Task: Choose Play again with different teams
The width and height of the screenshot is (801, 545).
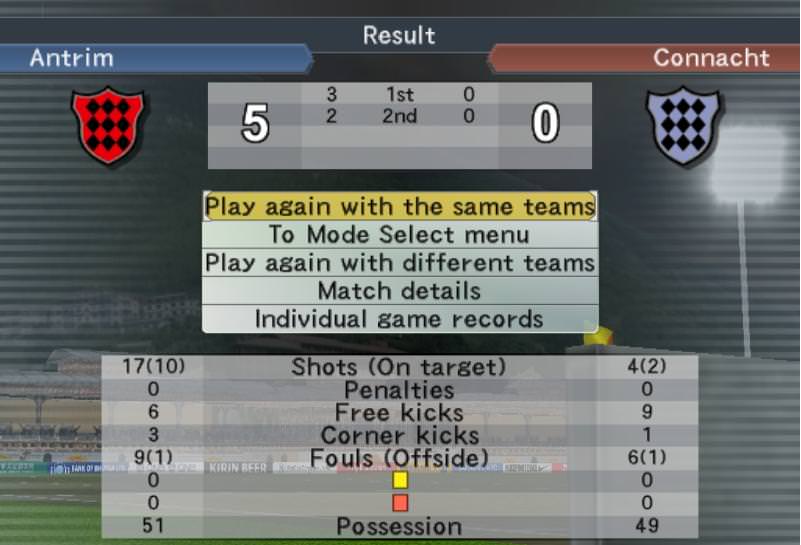Action: [x=400, y=263]
